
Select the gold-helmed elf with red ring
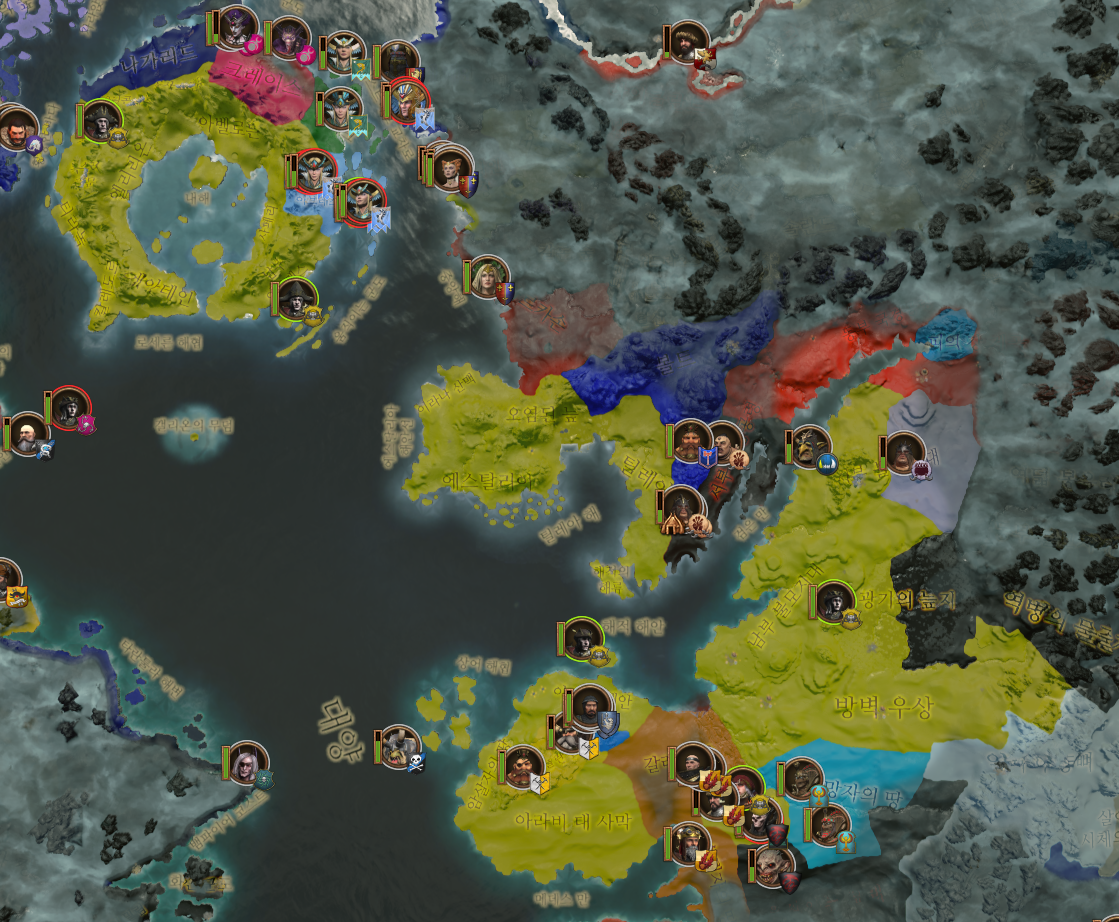[x=407, y=101]
